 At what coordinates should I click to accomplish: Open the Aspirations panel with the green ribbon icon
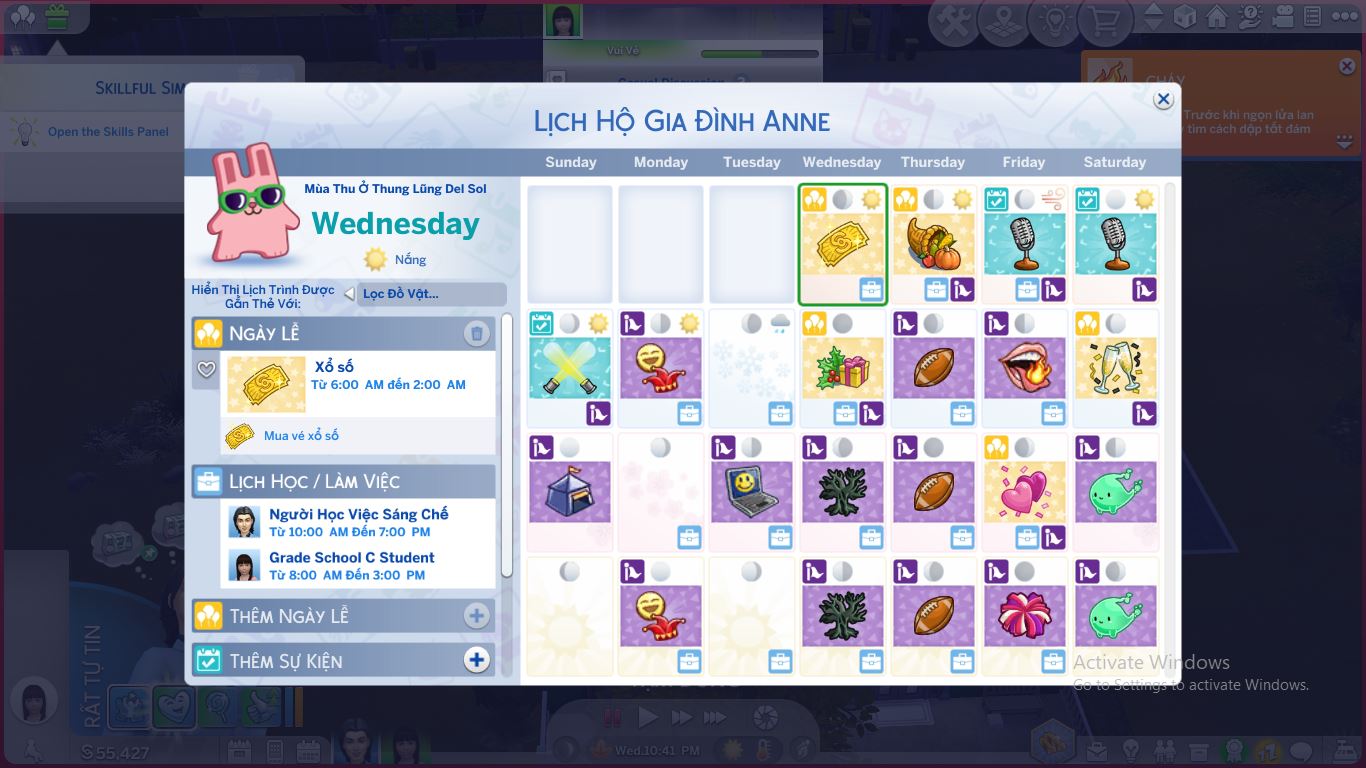(1235, 750)
